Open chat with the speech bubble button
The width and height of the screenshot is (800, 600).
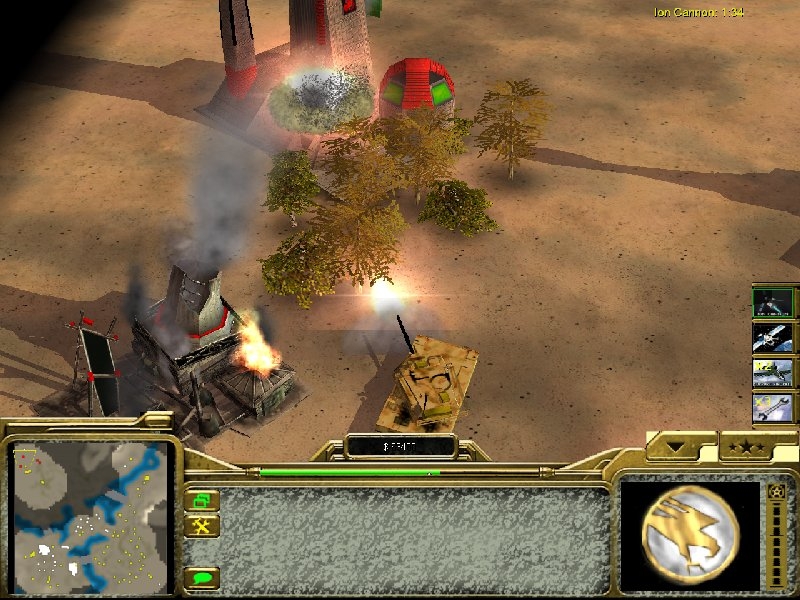point(202,578)
